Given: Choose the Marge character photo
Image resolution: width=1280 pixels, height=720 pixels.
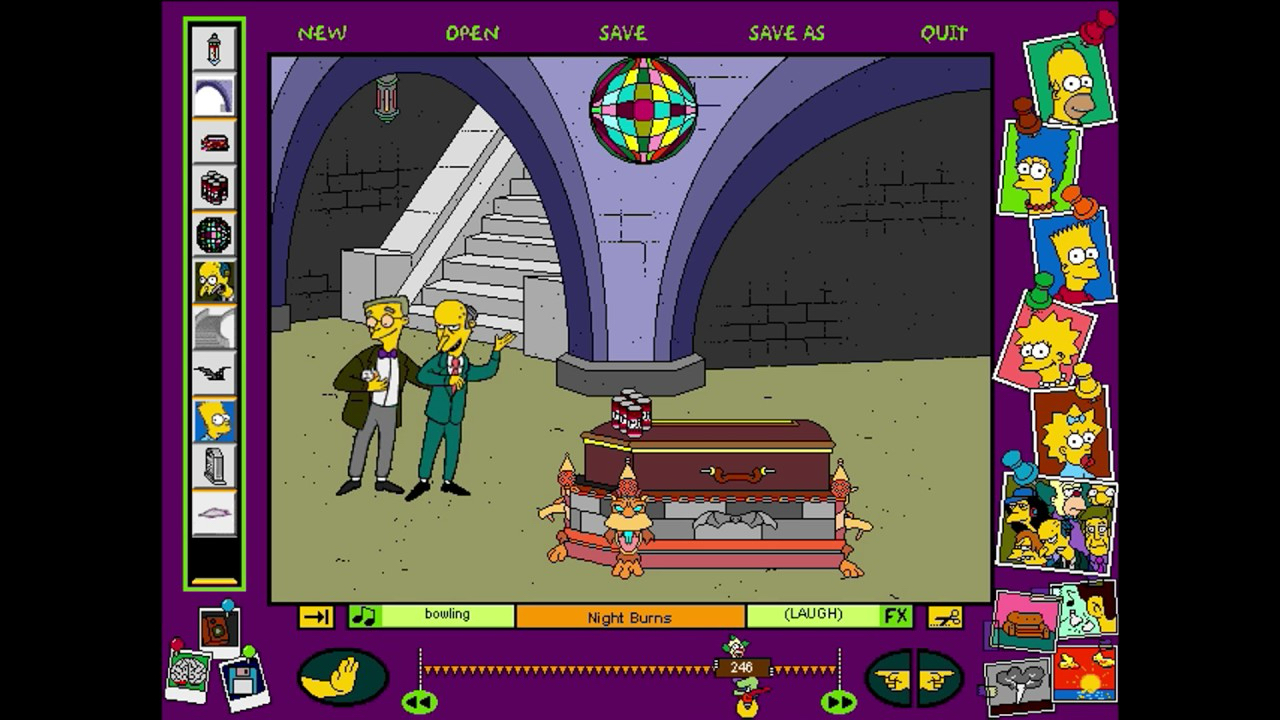Looking at the screenshot, I should (x=1038, y=170).
